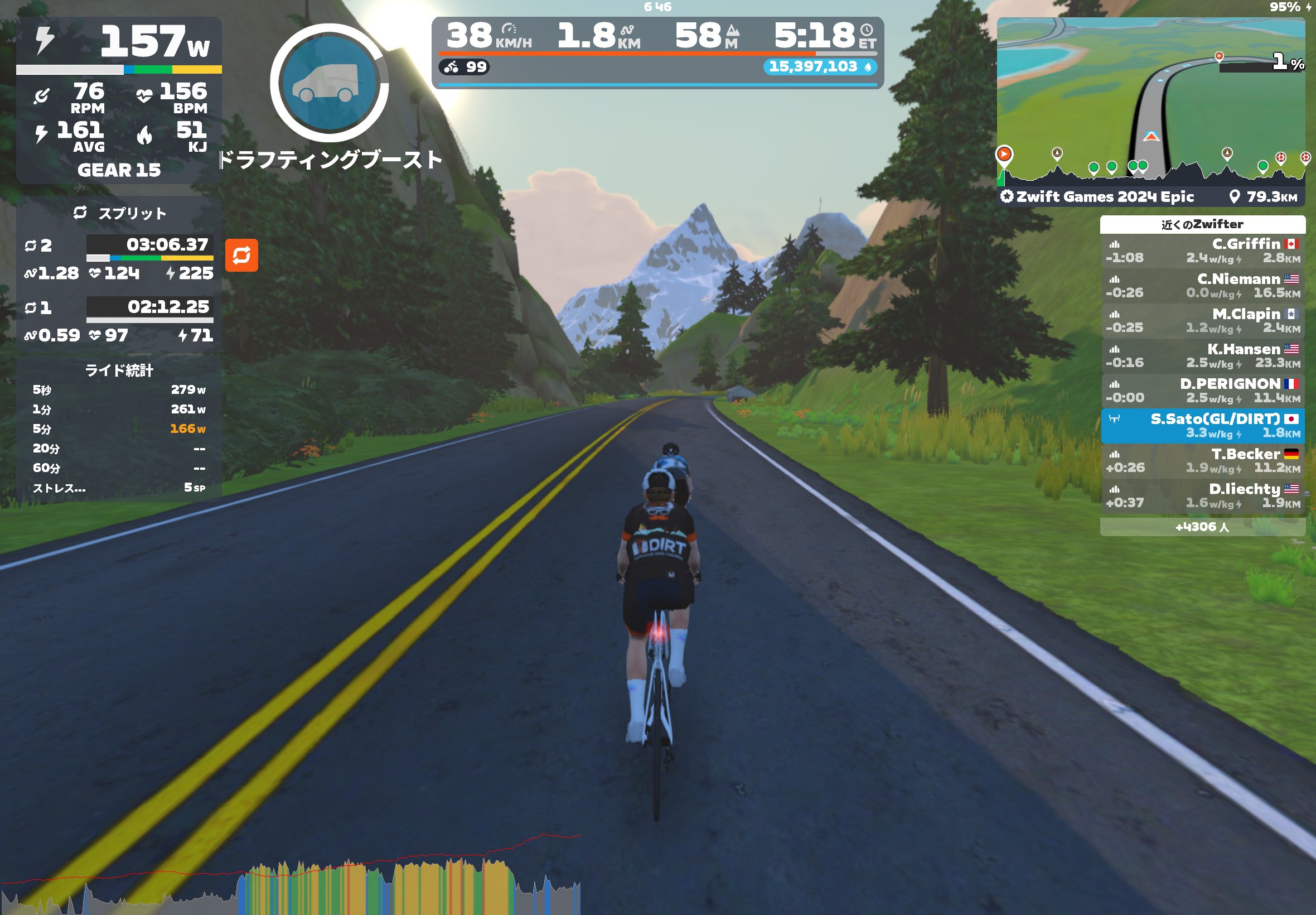Expand the +4306 riders list footer
The image size is (1316, 915).
pos(1202,527)
